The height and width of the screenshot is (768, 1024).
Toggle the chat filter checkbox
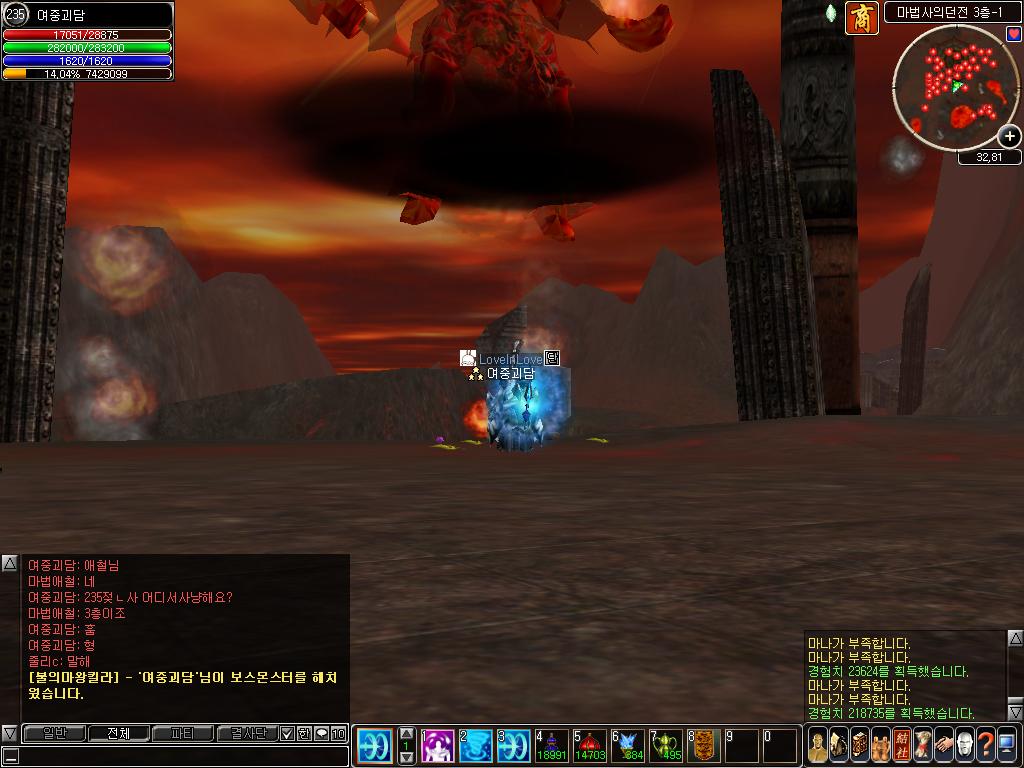point(287,734)
